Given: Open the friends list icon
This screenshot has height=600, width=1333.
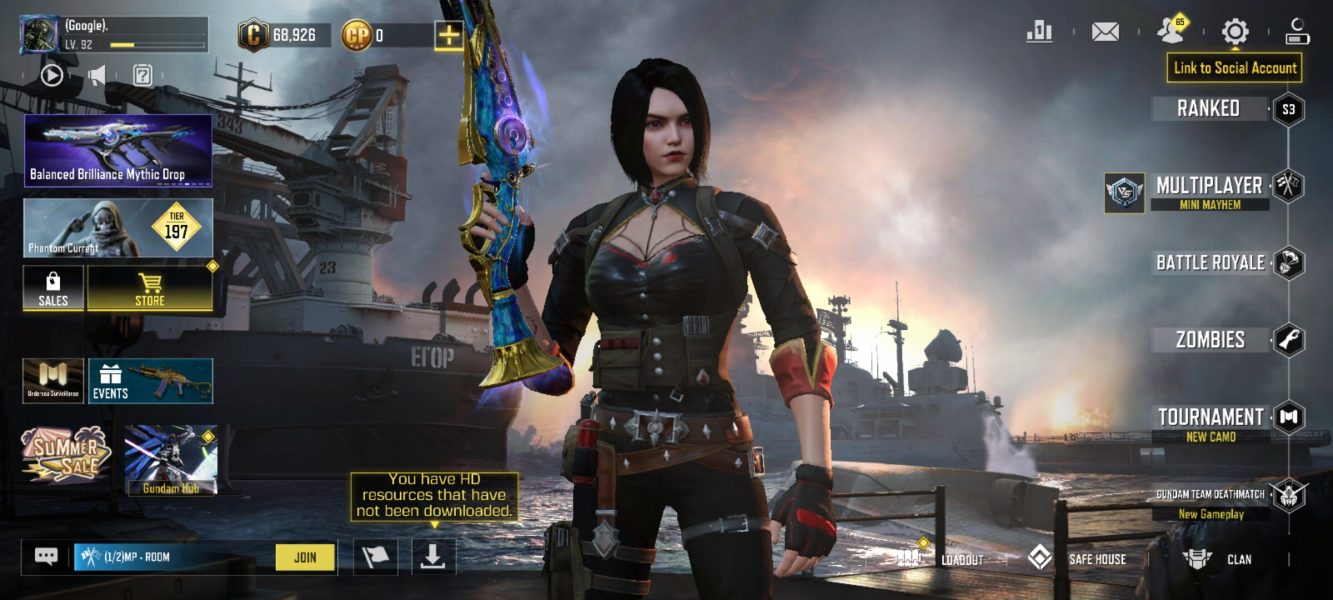Looking at the screenshot, I should pyautogui.click(x=1170, y=31).
